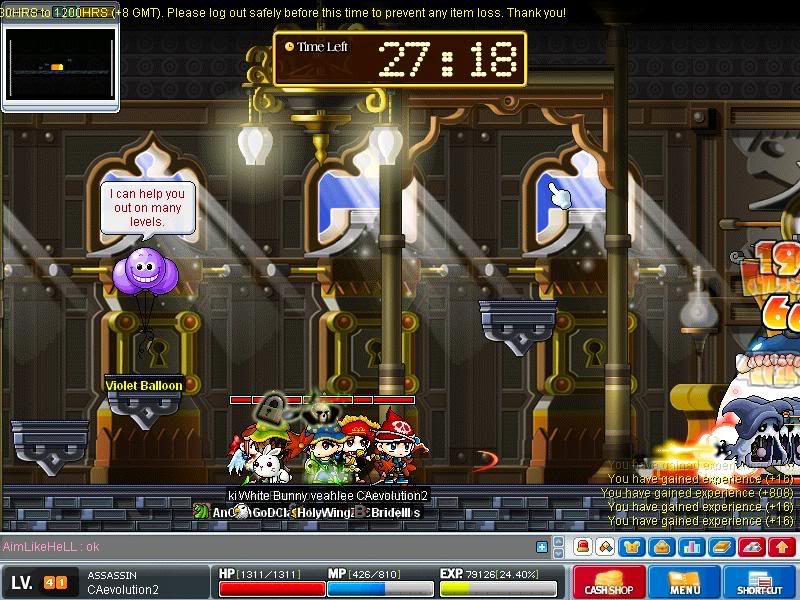Click the red key settings icon
This screenshot has height=600, width=800.
point(751,547)
